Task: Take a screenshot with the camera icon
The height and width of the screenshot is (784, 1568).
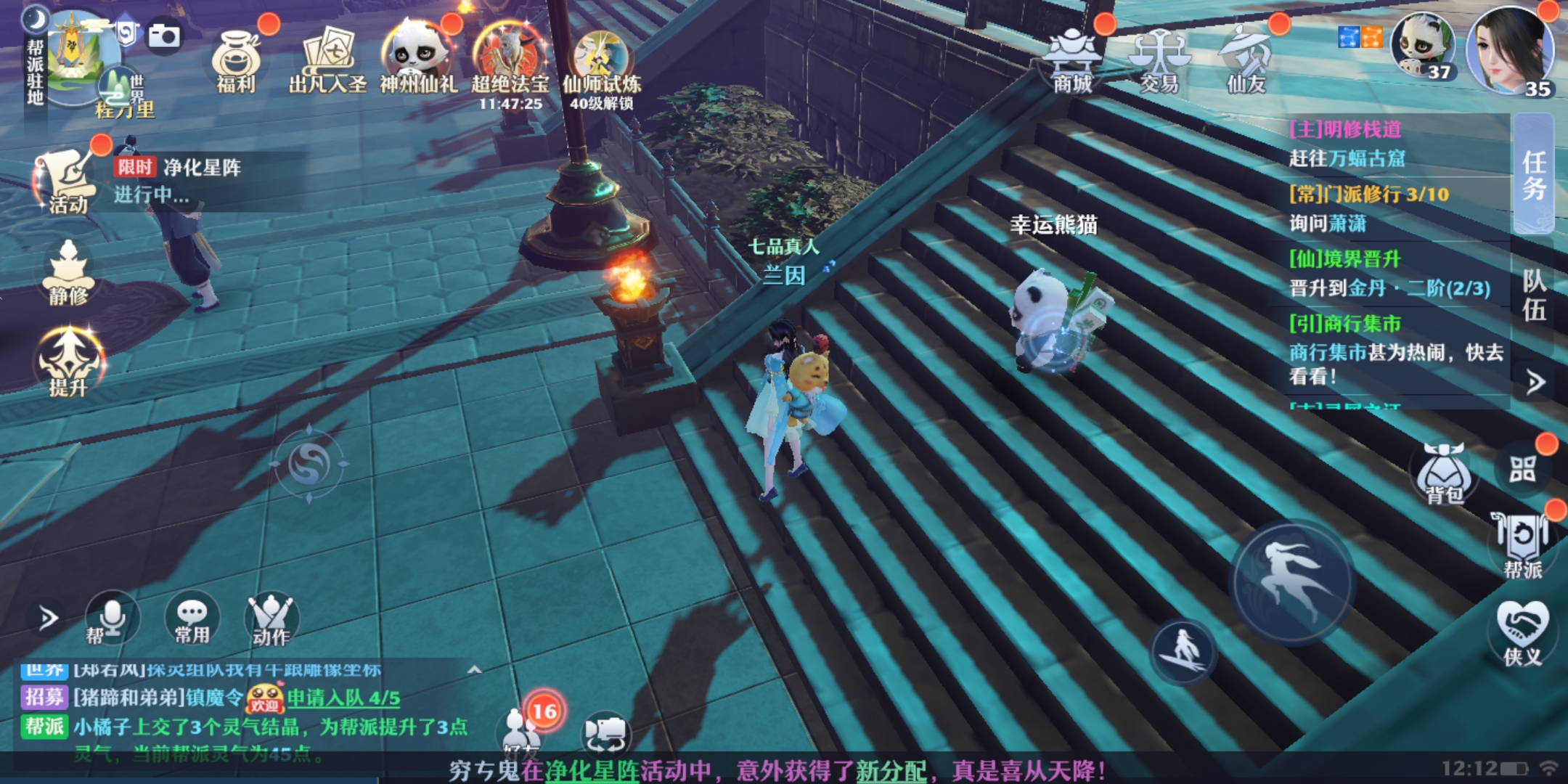Action: click(x=164, y=35)
